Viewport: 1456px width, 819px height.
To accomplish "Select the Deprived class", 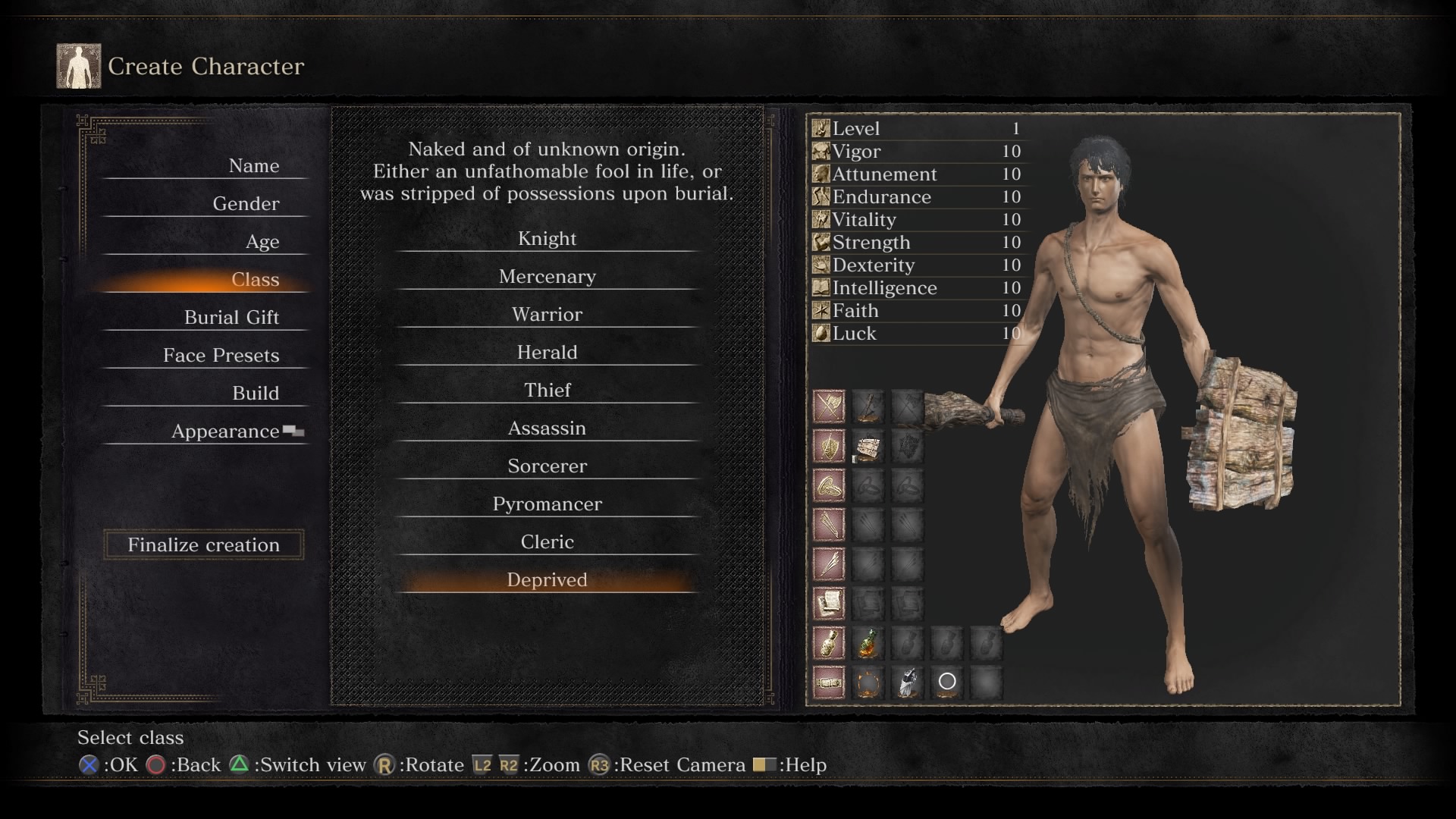I will (547, 580).
